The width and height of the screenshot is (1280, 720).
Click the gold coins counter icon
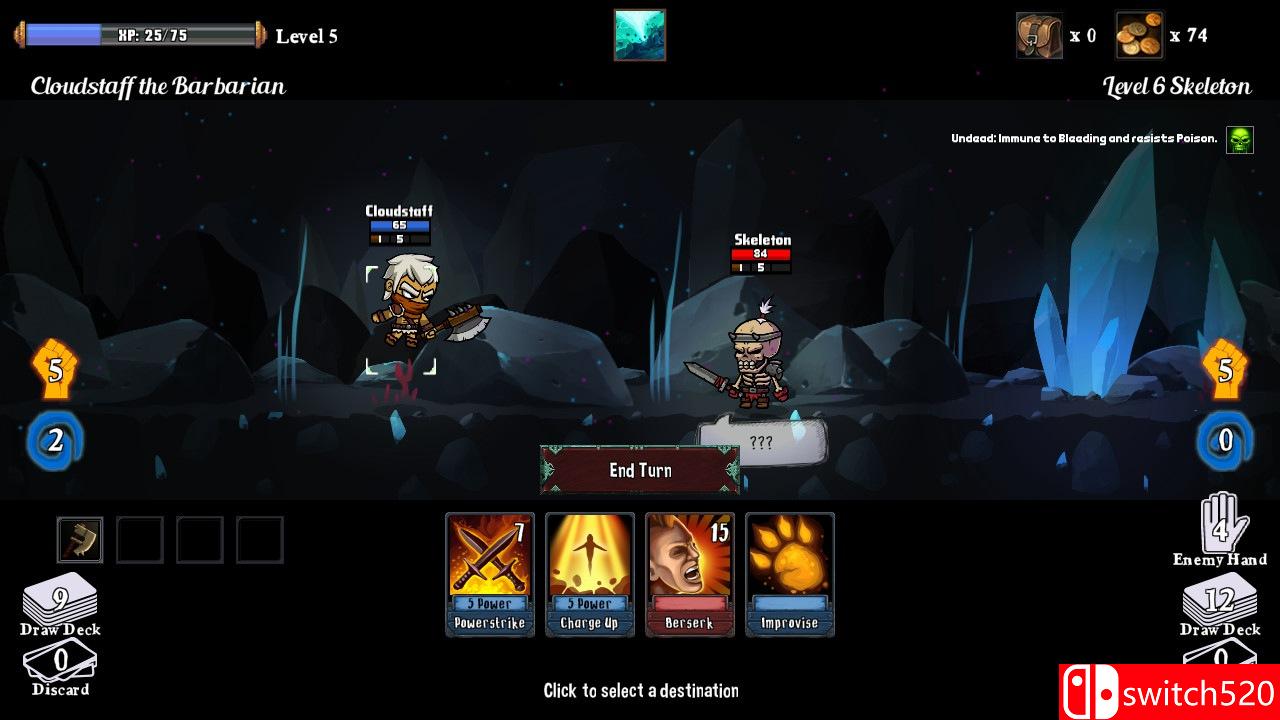tap(1140, 35)
